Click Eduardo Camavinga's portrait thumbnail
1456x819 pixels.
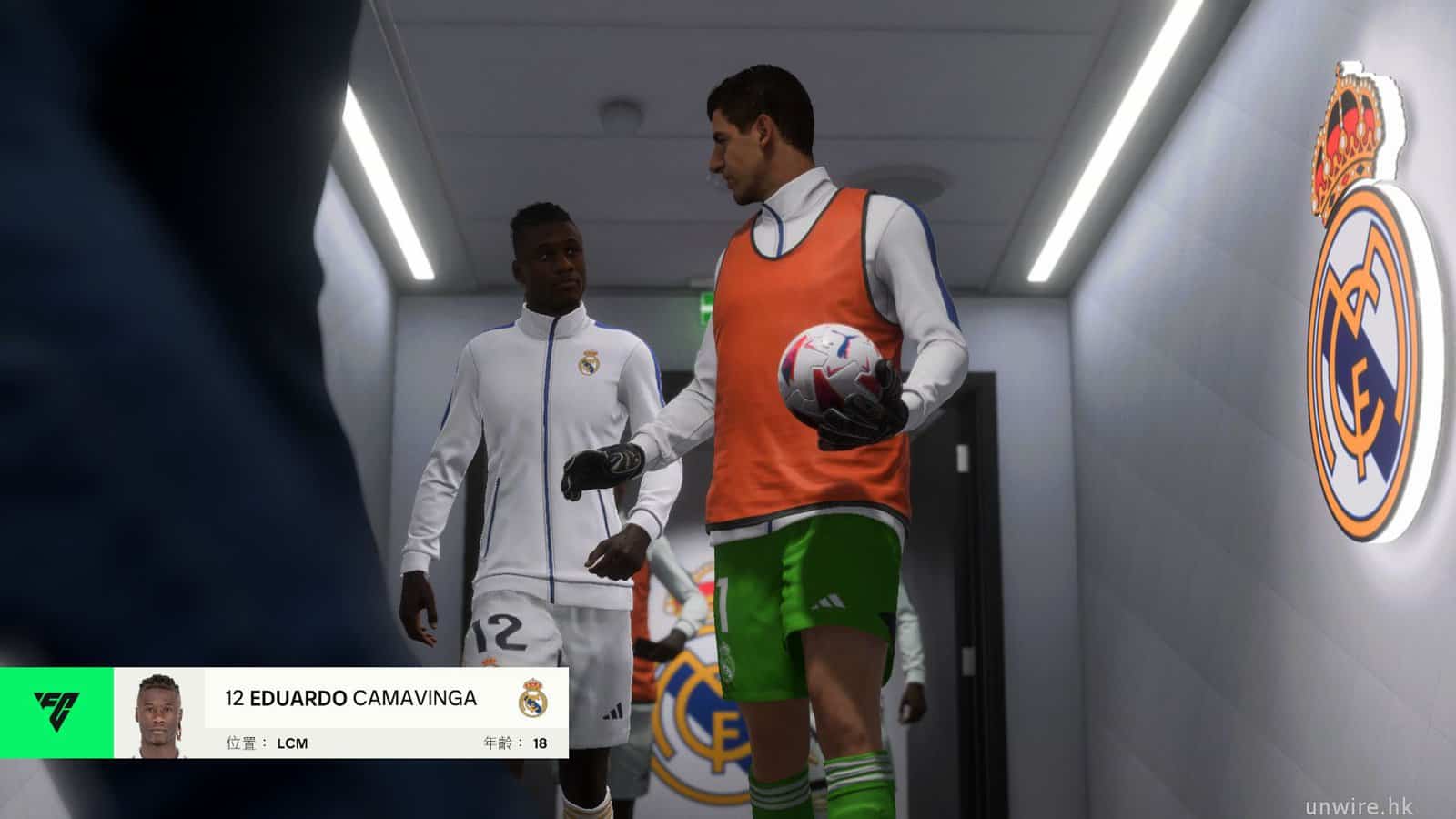tap(159, 713)
